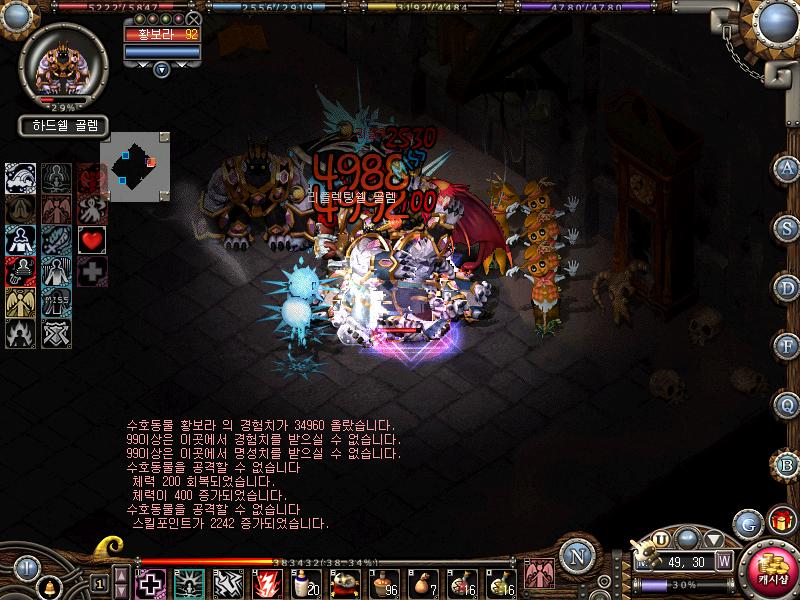Viewport: 800px width, 600px height.
Task: Open the round Q side button
Action: (787, 404)
